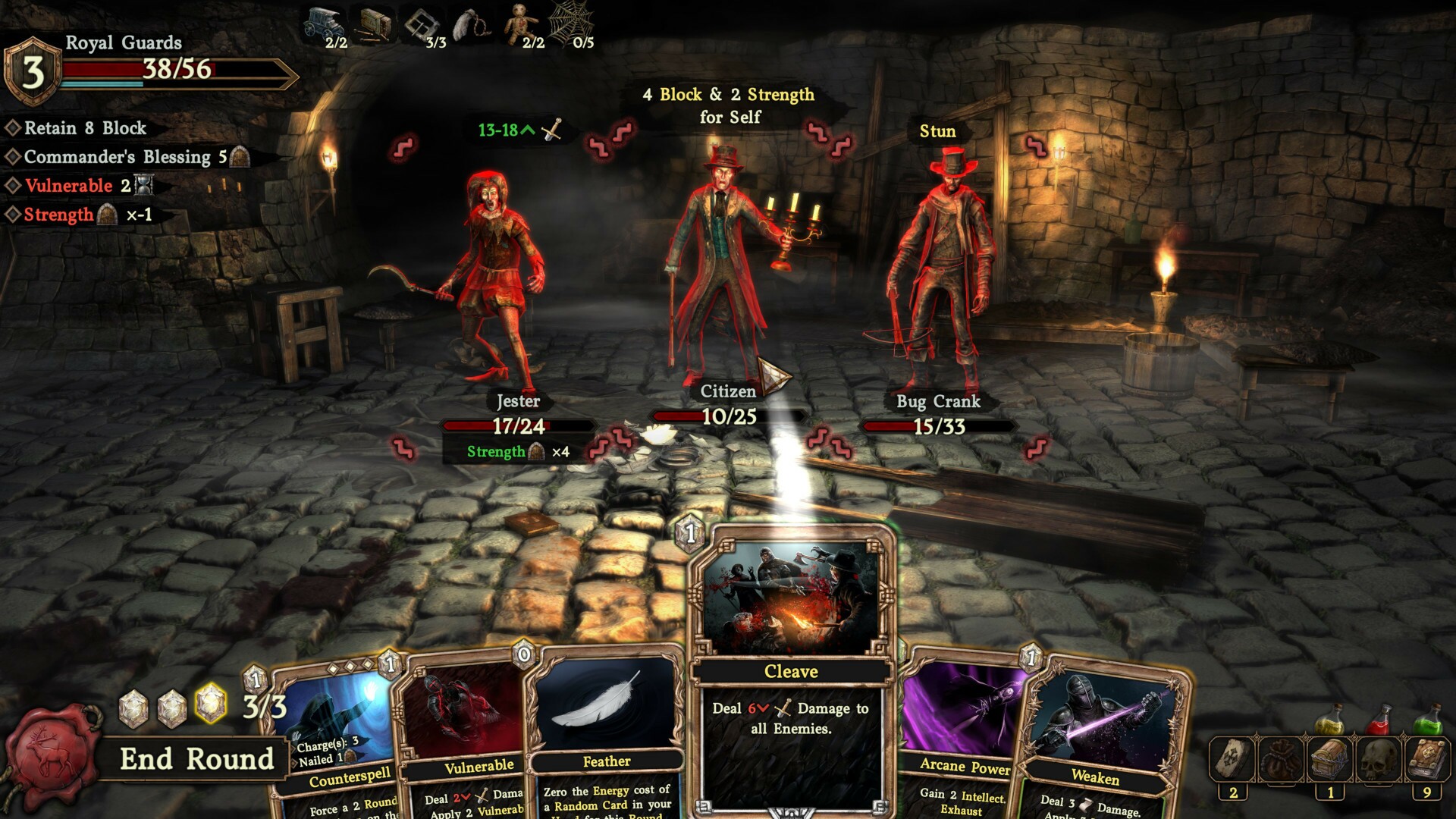The image size is (1456, 819).
Task: Use the yellow potion
Action: (x=1329, y=719)
